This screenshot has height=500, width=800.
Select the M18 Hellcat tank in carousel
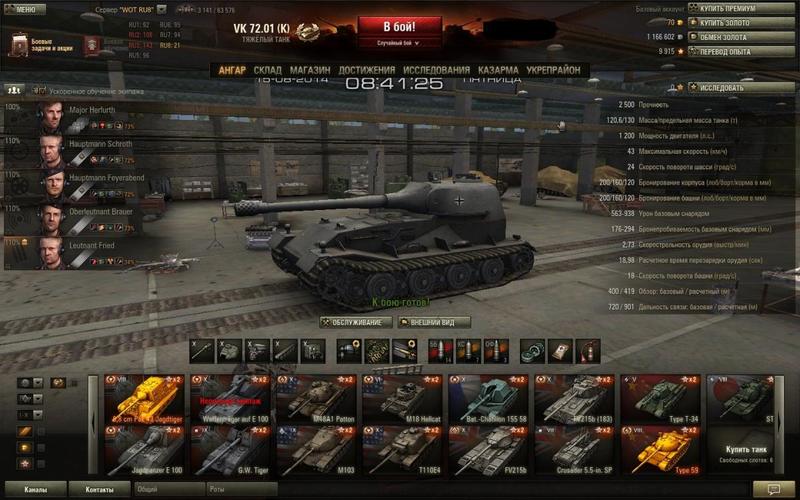(402, 398)
